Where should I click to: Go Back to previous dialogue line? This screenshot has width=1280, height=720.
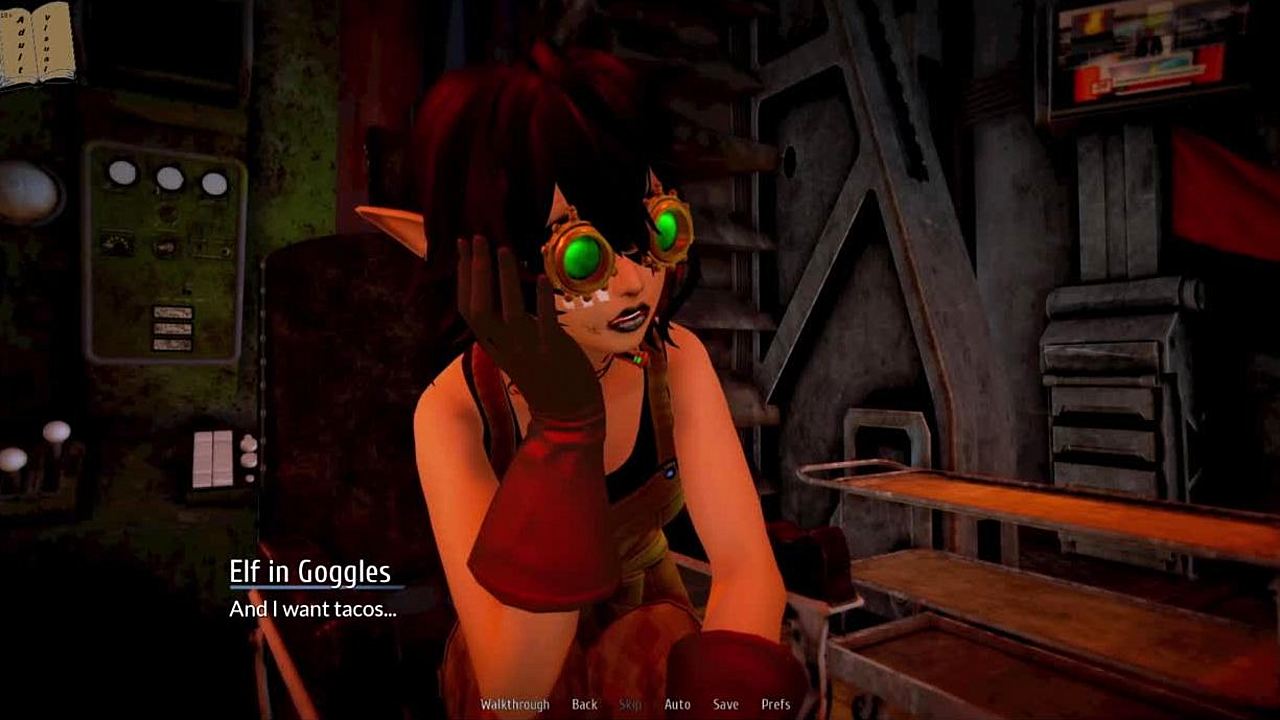pyautogui.click(x=584, y=704)
